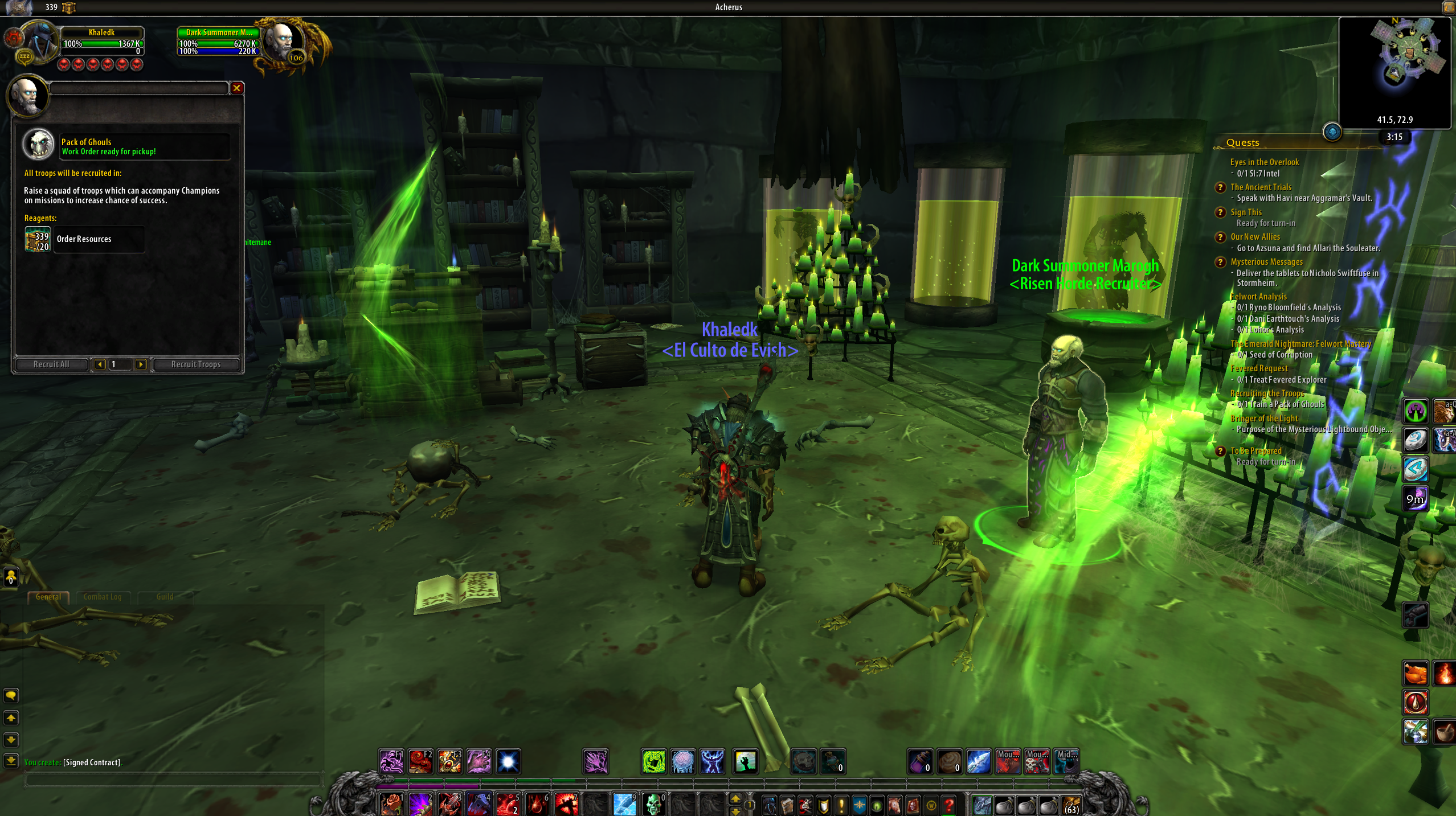This screenshot has height=816, width=1456.
Task: Click the Recruit Troops button
Action: [195, 364]
